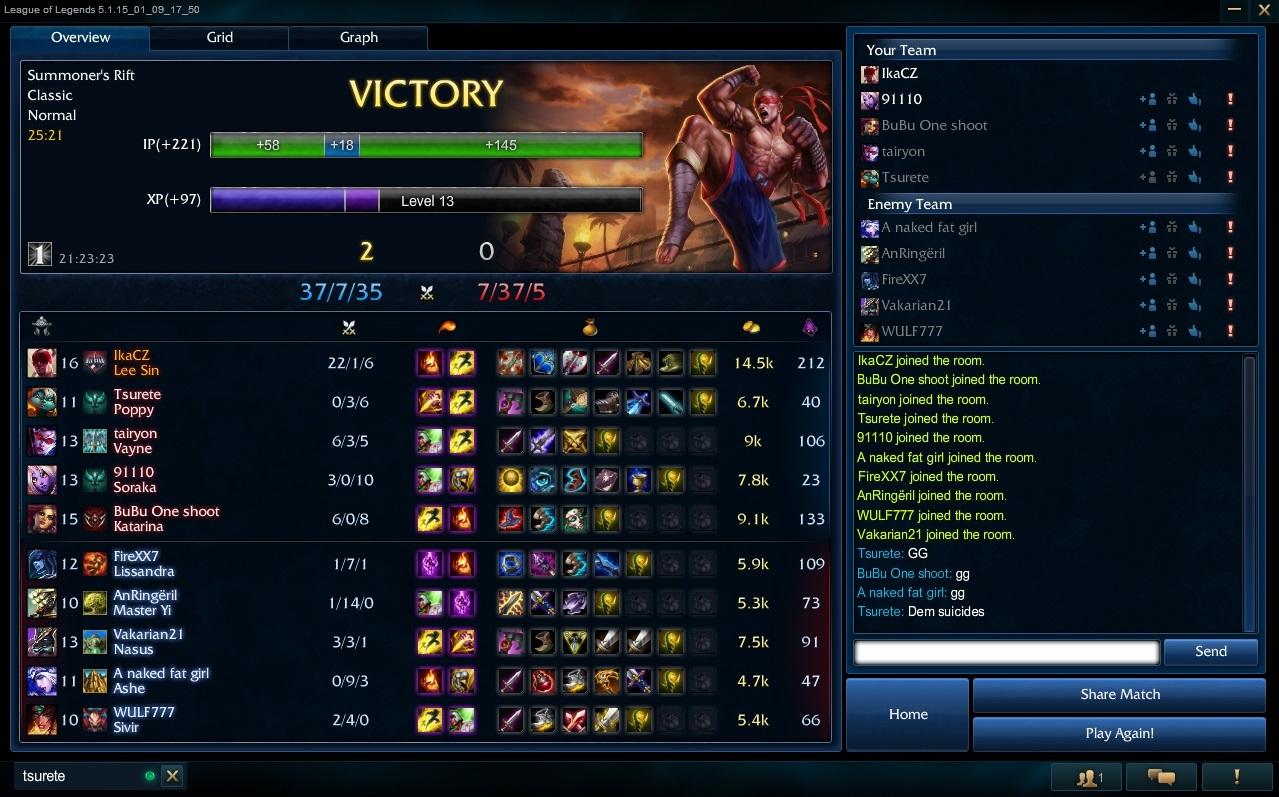Open the chat bubbles panel
The height and width of the screenshot is (797, 1279).
point(1161,777)
